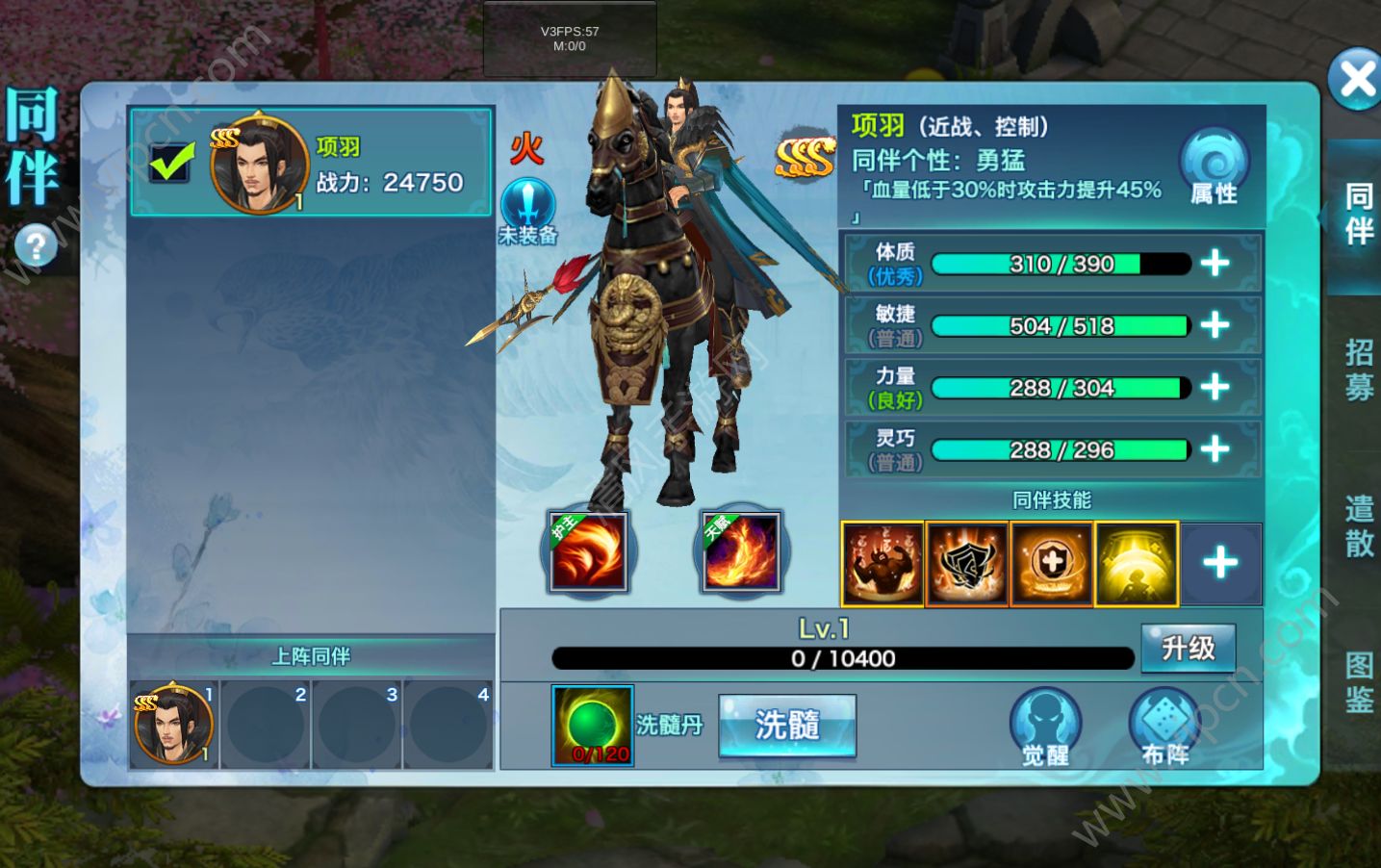Image resolution: width=1381 pixels, height=868 pixels.
Task: Select the black shield companion skill icon
Action: coord(966,563)
